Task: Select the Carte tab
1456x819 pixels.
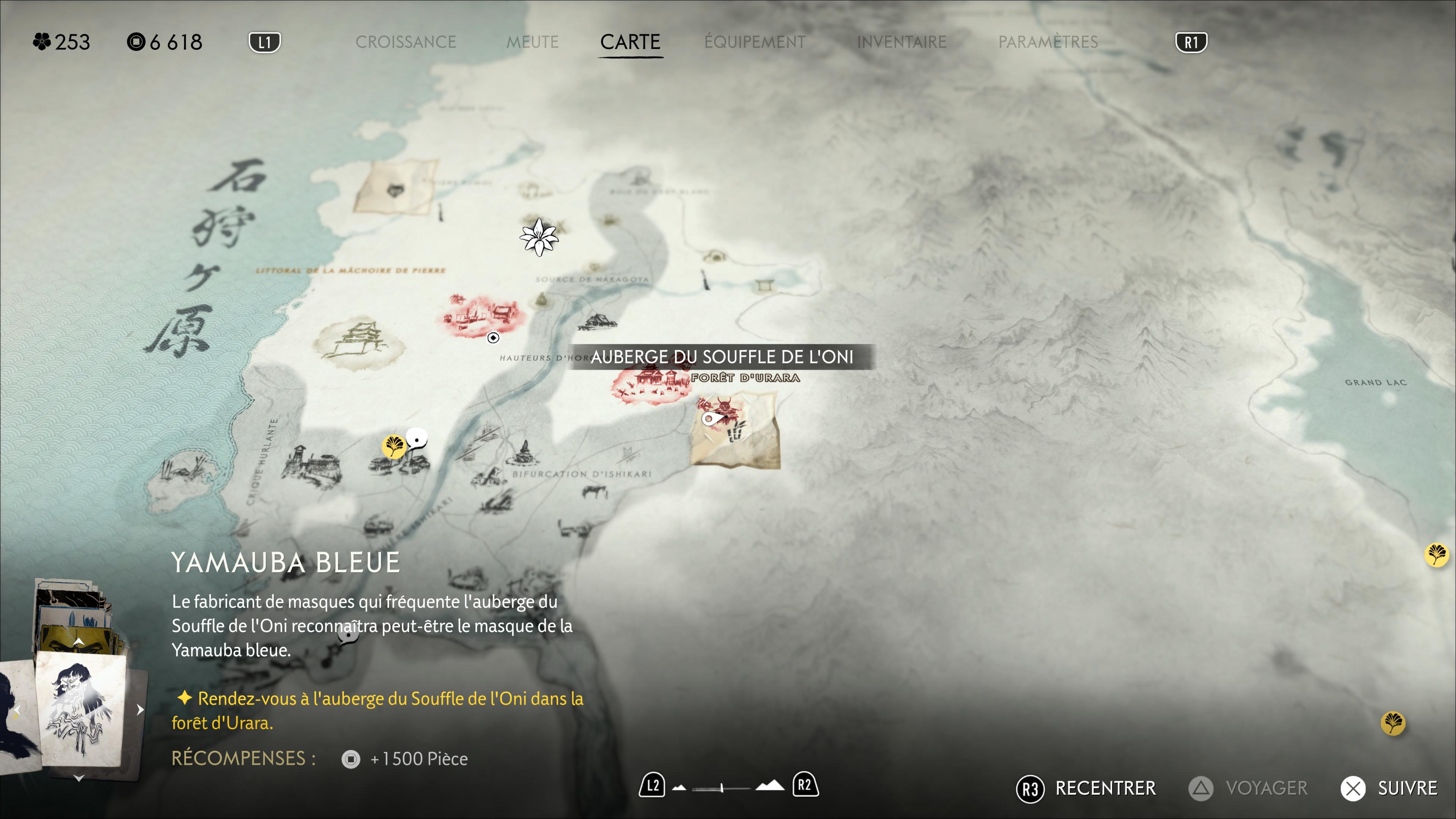Action: (630, 42)
